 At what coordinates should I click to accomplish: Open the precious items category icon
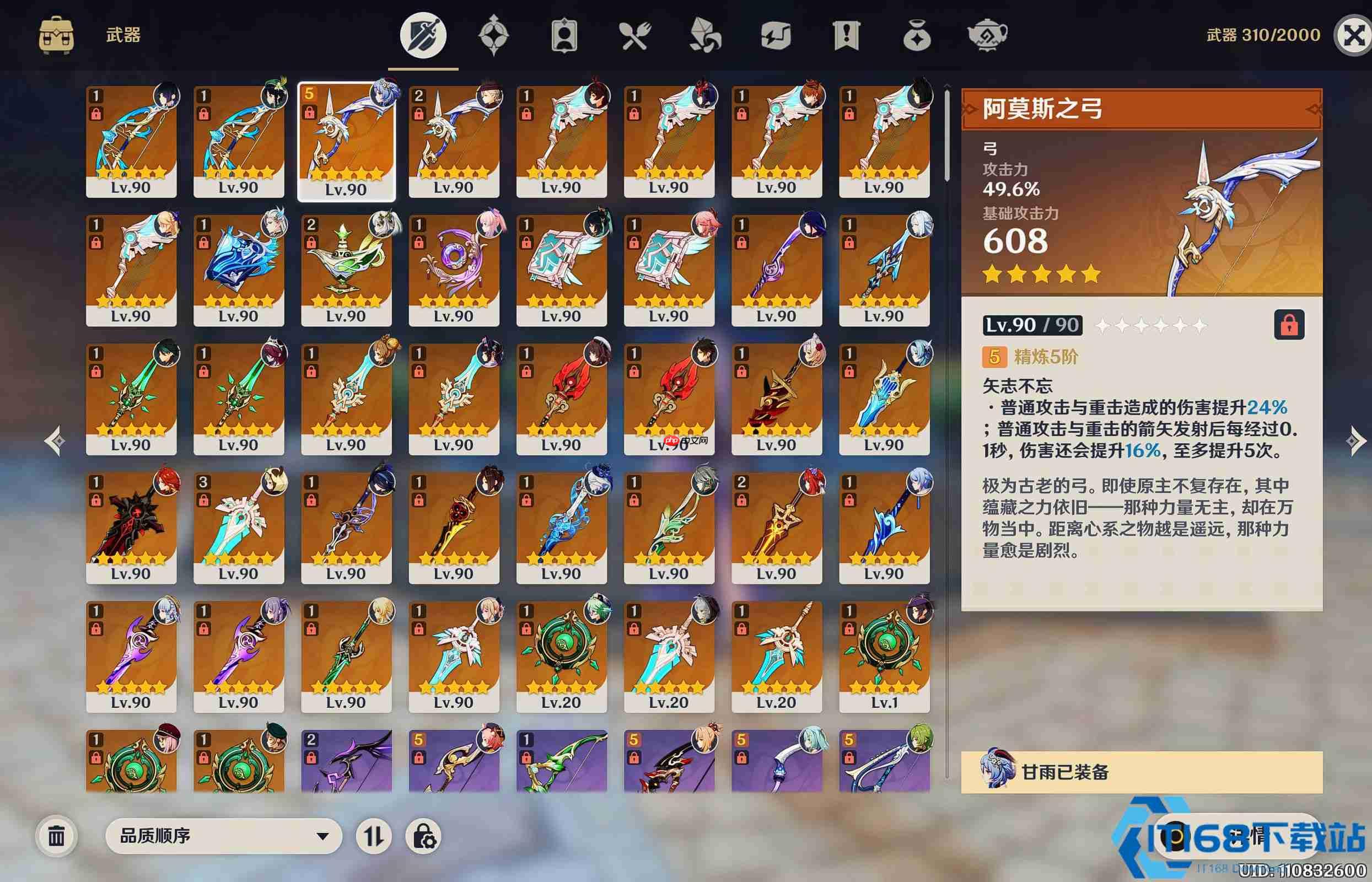click(917, 35)
